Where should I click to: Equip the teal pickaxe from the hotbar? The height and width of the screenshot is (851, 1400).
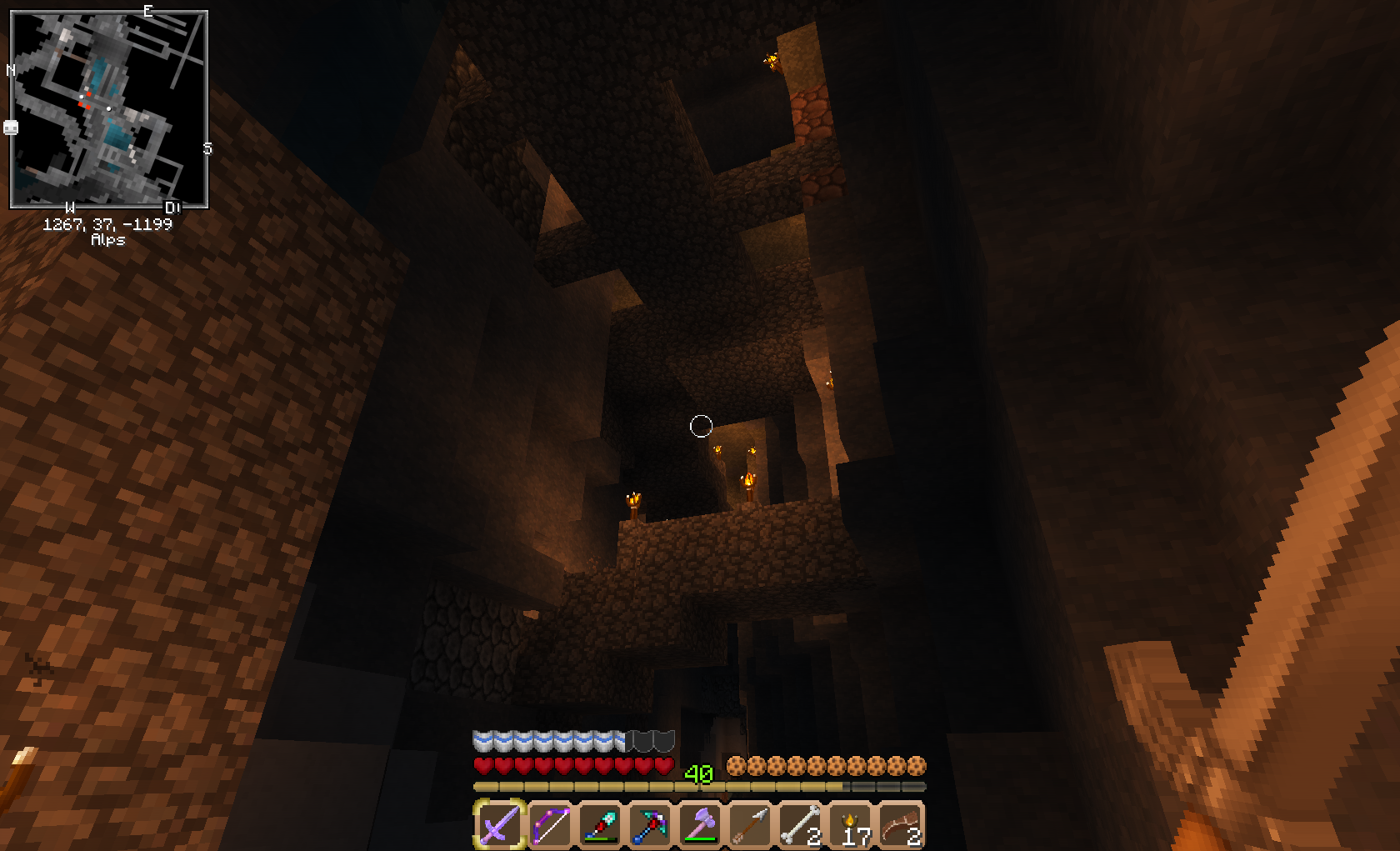(650, 824)
